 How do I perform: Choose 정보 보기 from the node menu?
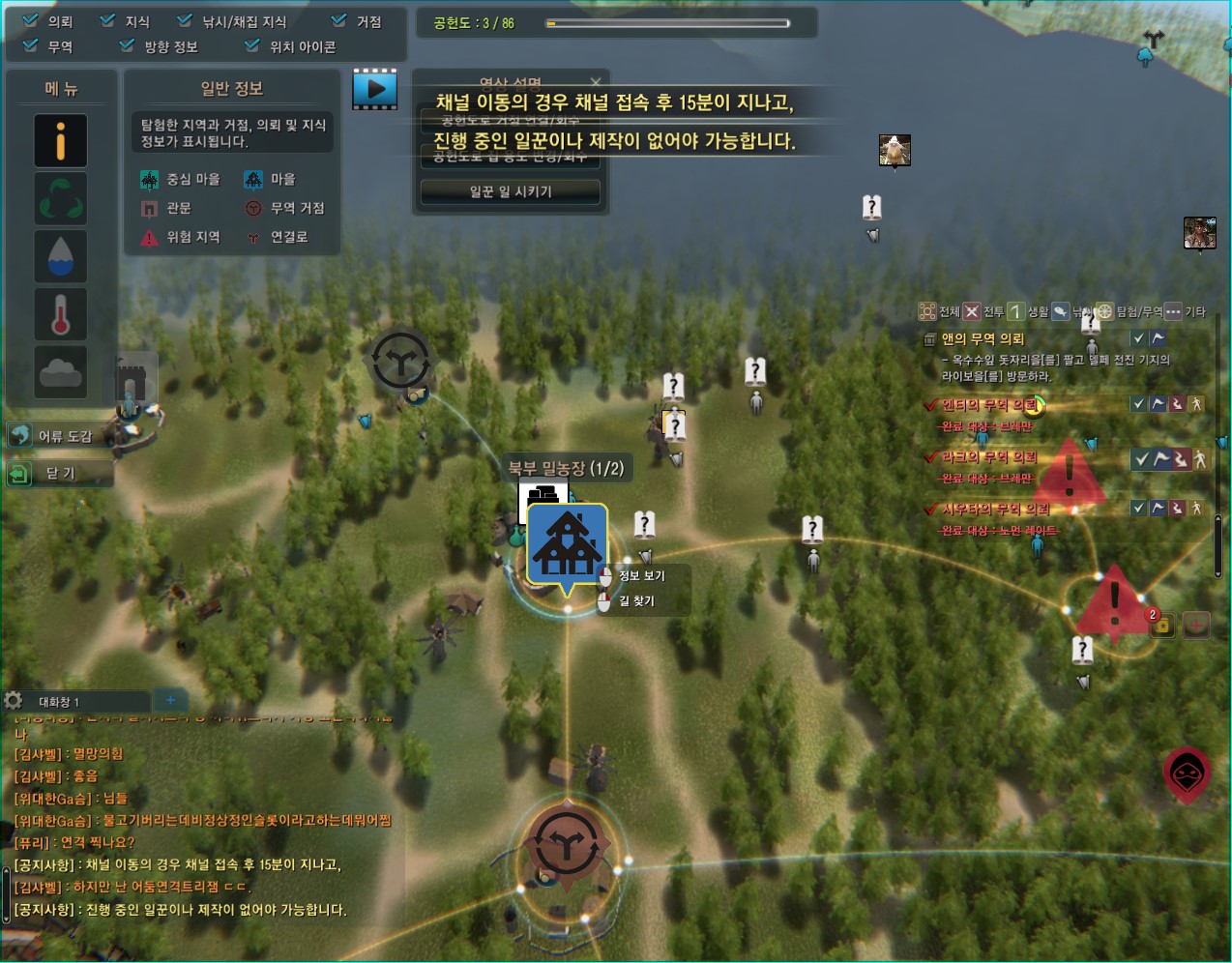641,575
